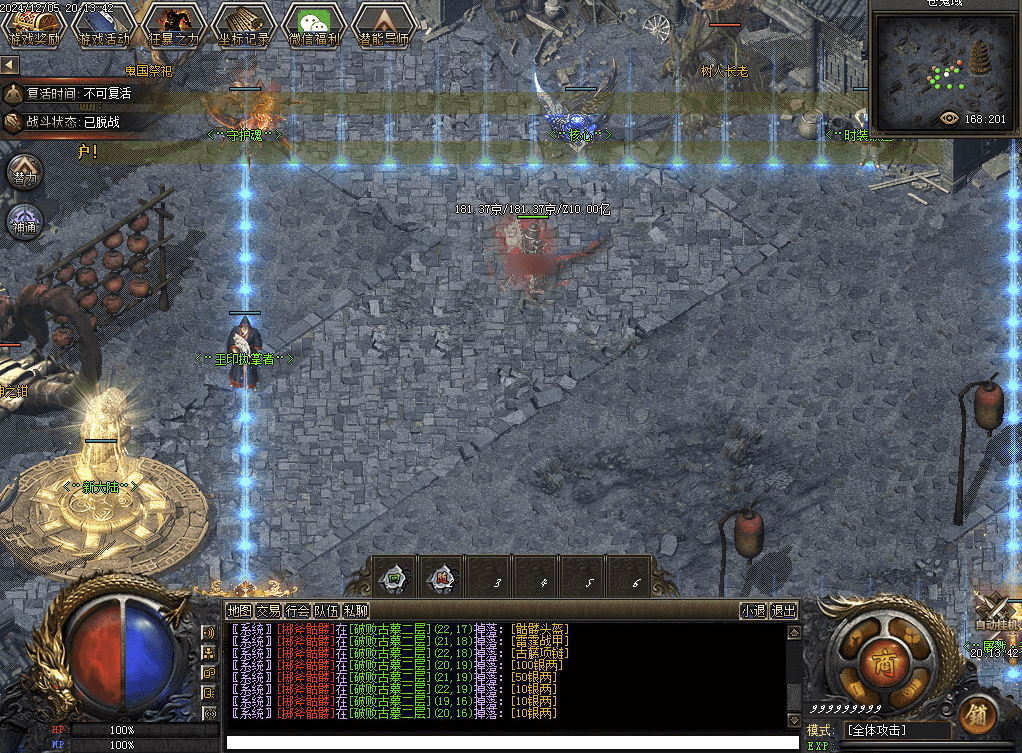1022x753 pixels.
Task: Open the 行会 guild tab
Action: click(x=297, y=610)
